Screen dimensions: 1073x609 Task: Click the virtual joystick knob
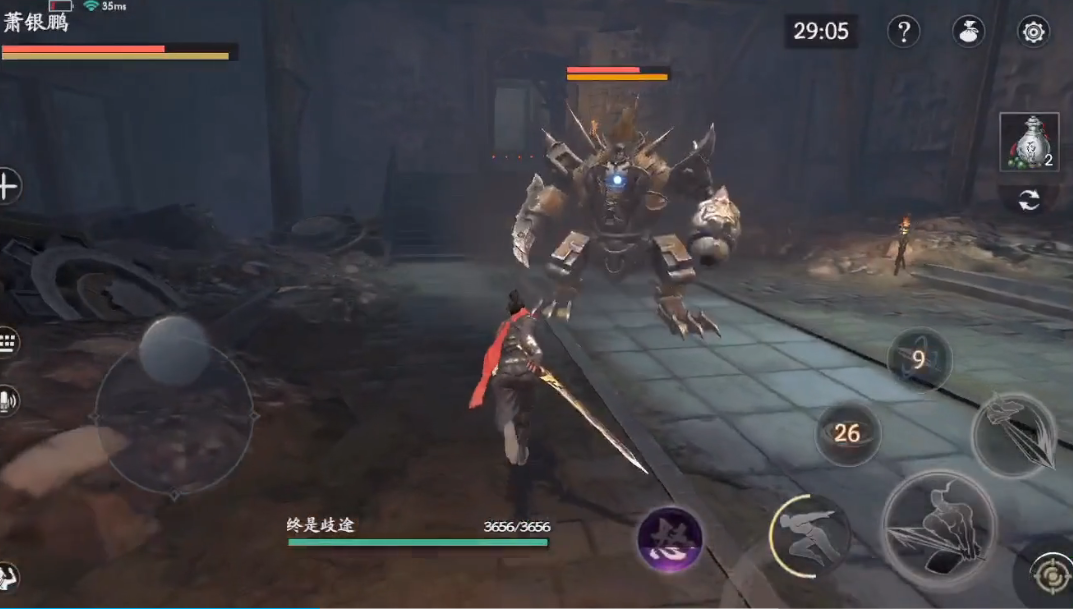(x=174, y=350)
